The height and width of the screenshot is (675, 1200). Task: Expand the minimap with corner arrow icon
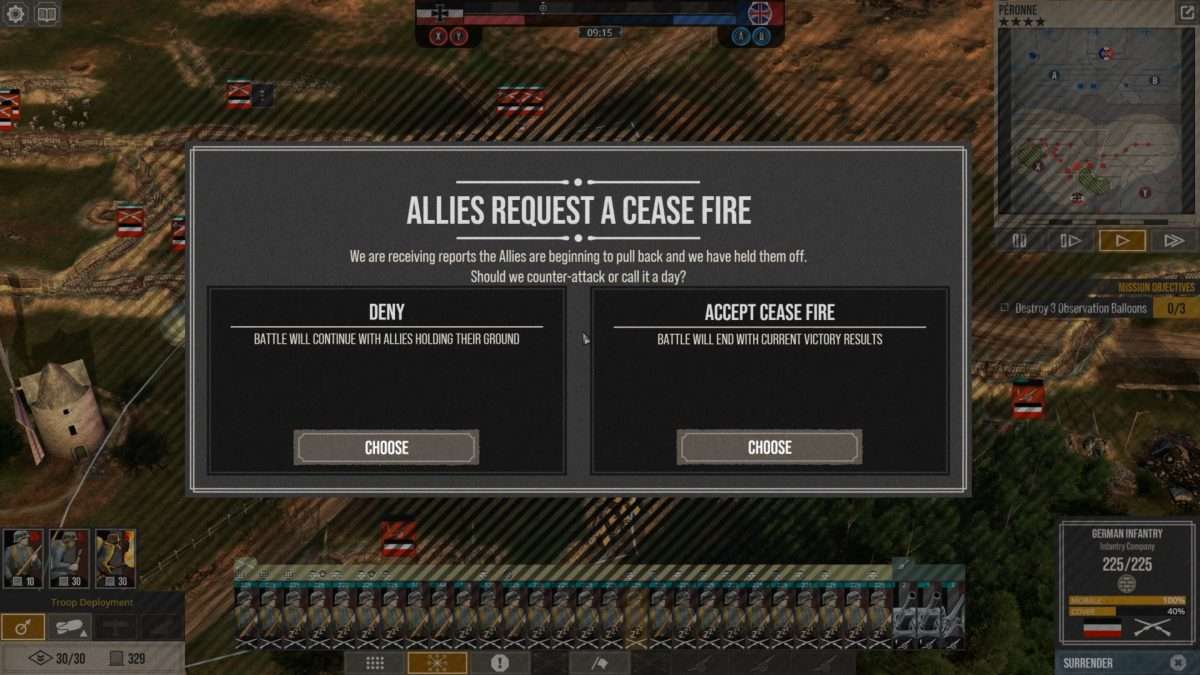click(1187, 13)
